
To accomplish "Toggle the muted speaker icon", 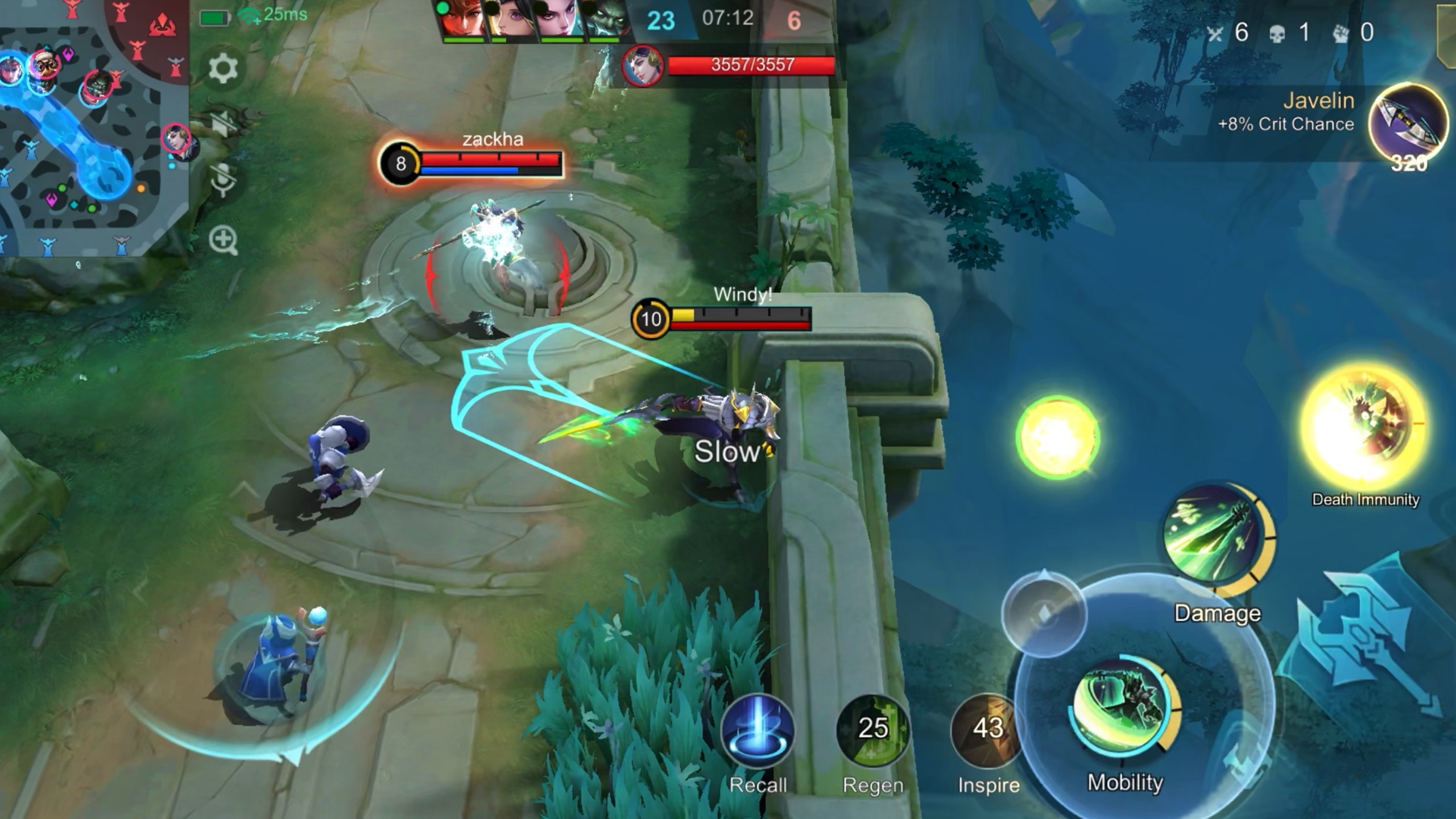I will (223, 124).
